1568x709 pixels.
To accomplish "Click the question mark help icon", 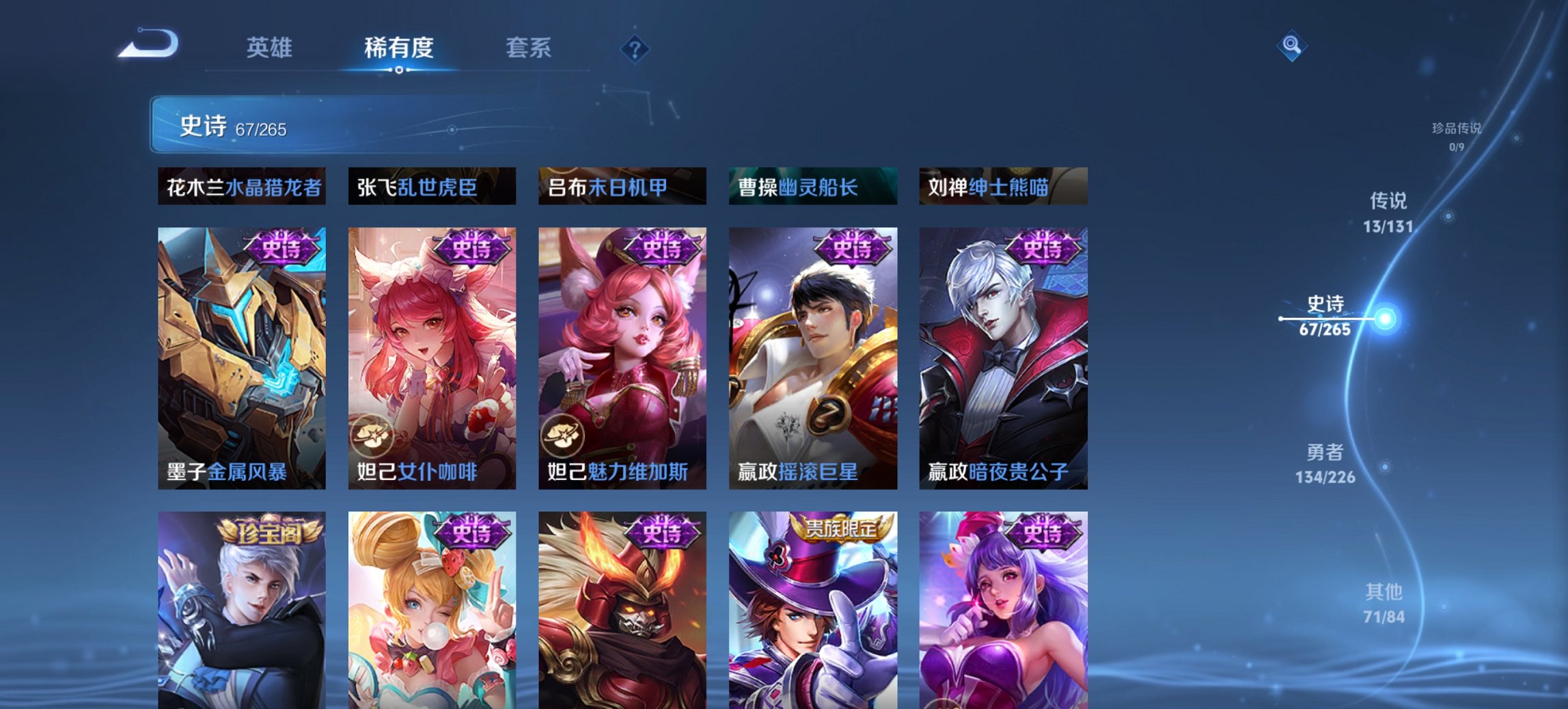I will pyautogui.click(x=635, y=48).
